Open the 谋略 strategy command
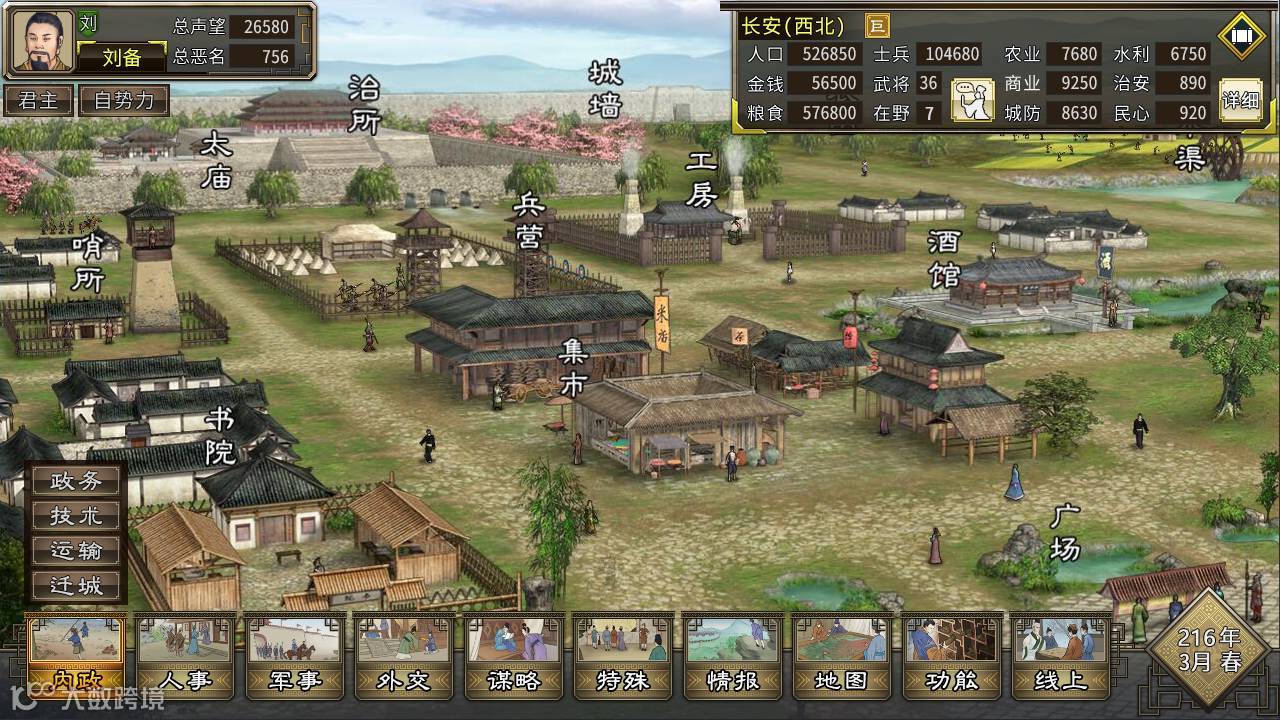This screenshot has height=720, width=1280. tap(514, 655)
